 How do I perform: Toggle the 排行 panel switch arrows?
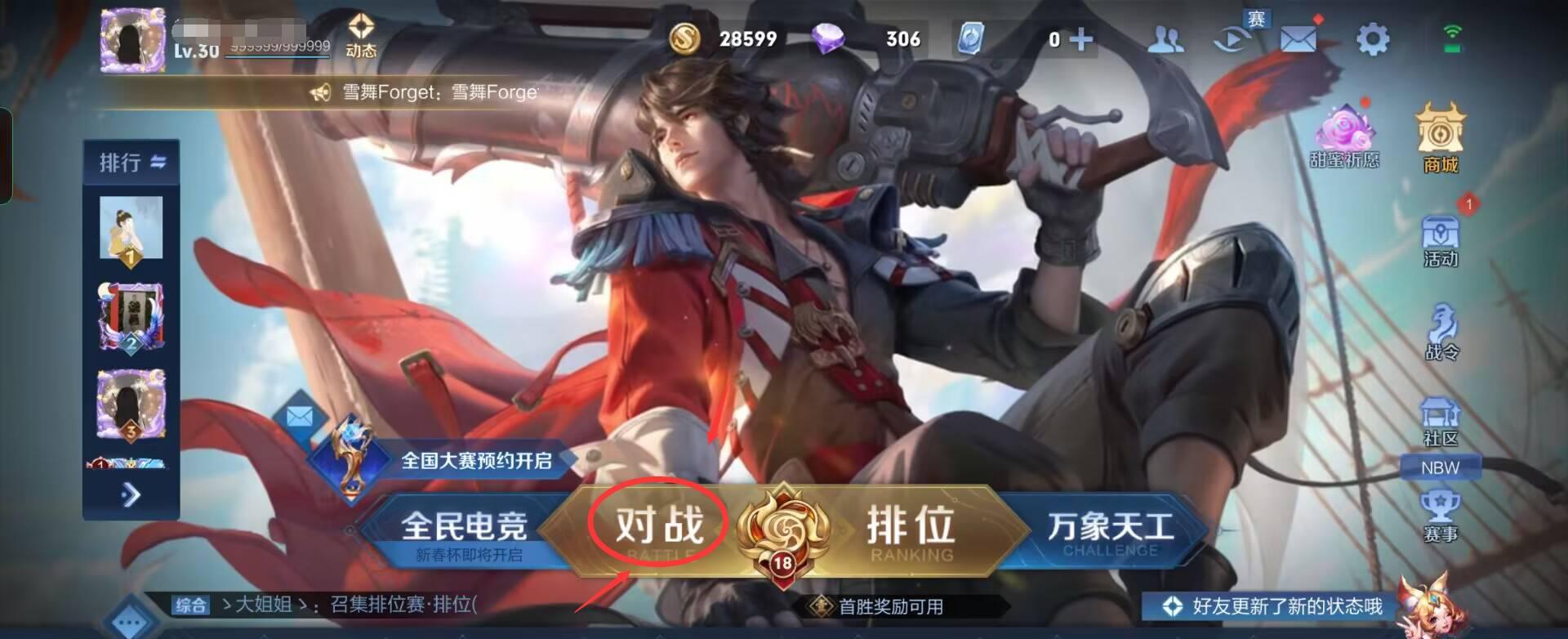(x=158, y=161)
